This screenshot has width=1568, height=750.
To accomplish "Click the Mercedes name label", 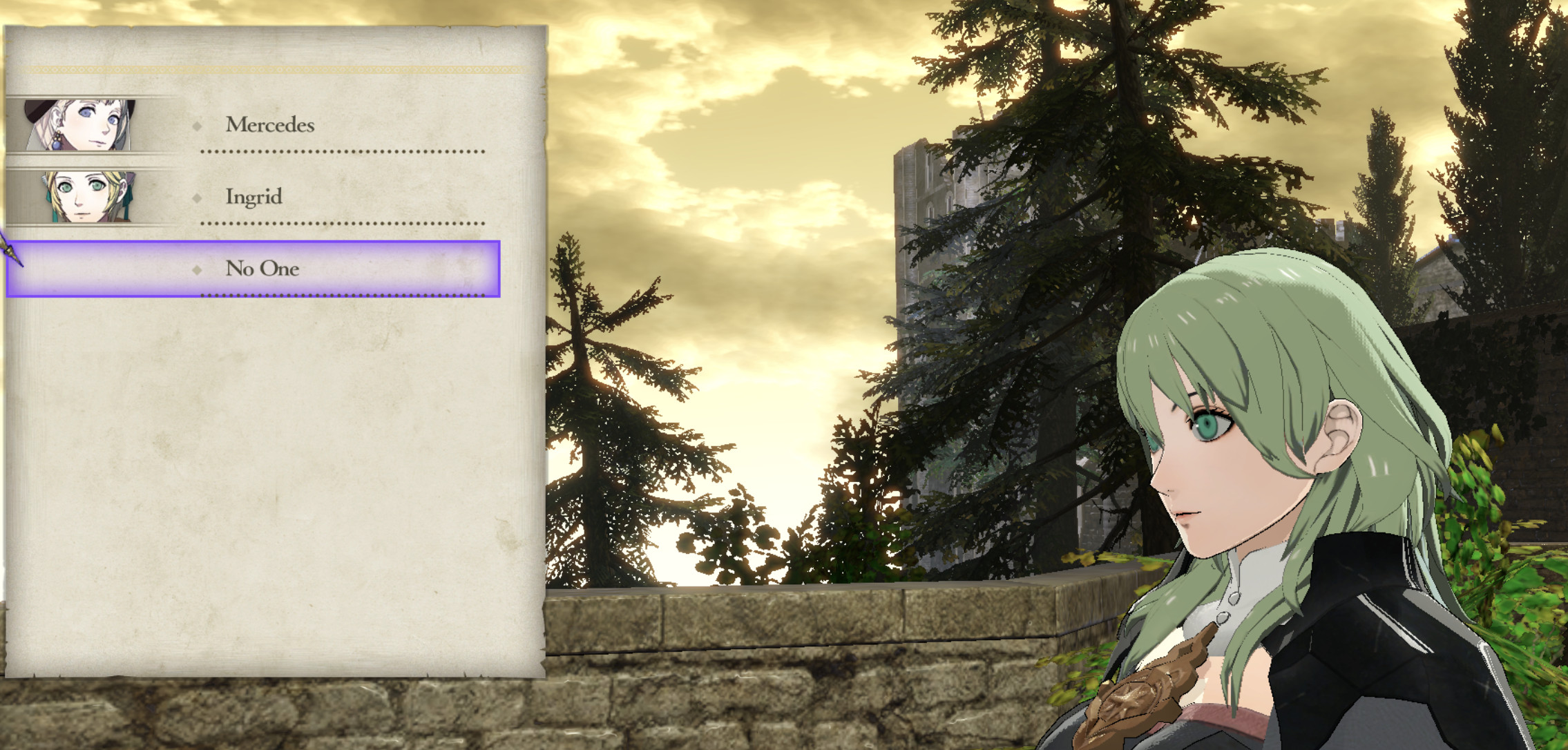I will point(269,124).
